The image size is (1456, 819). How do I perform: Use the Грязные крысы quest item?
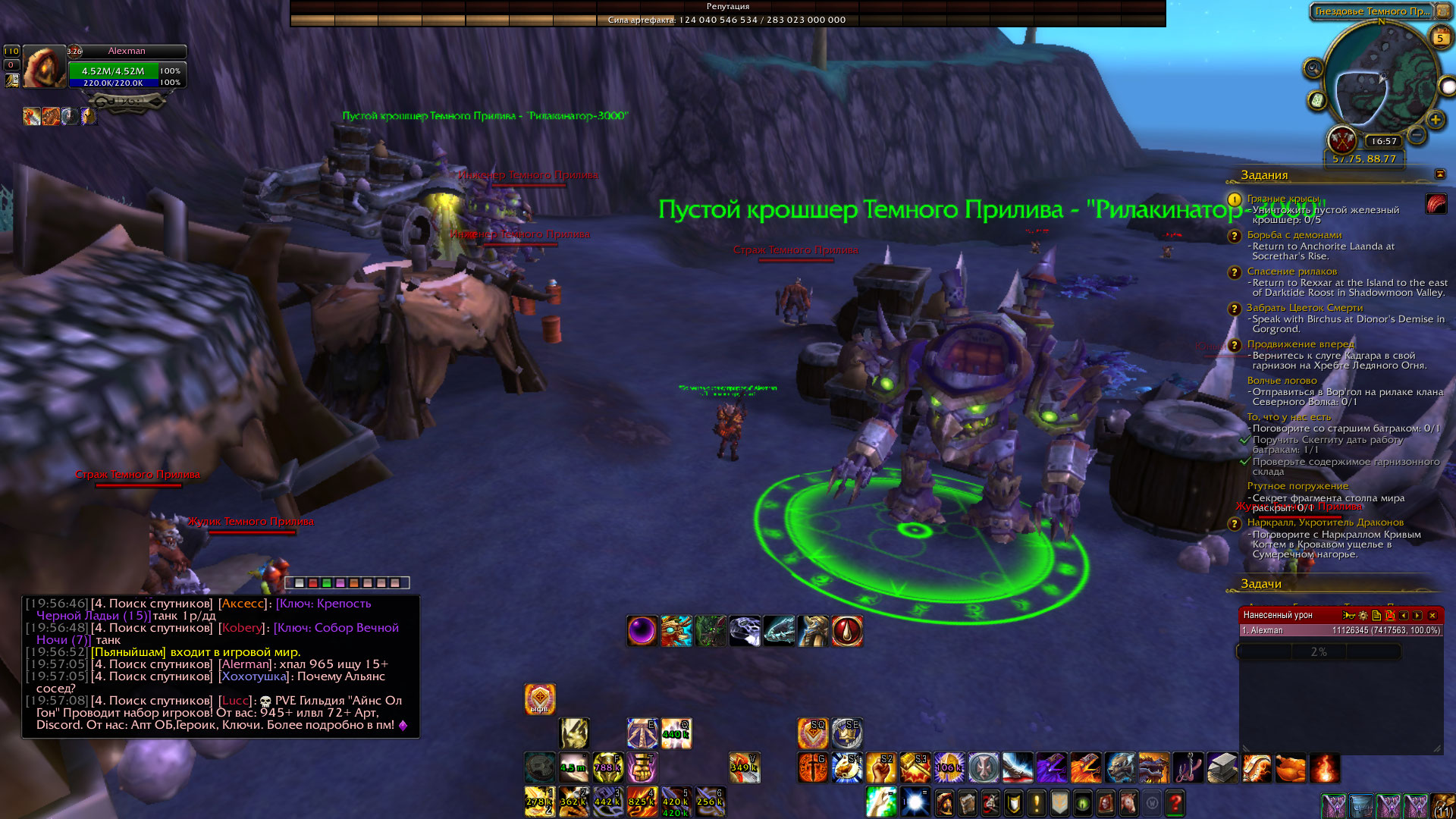tap(1436, 203)
